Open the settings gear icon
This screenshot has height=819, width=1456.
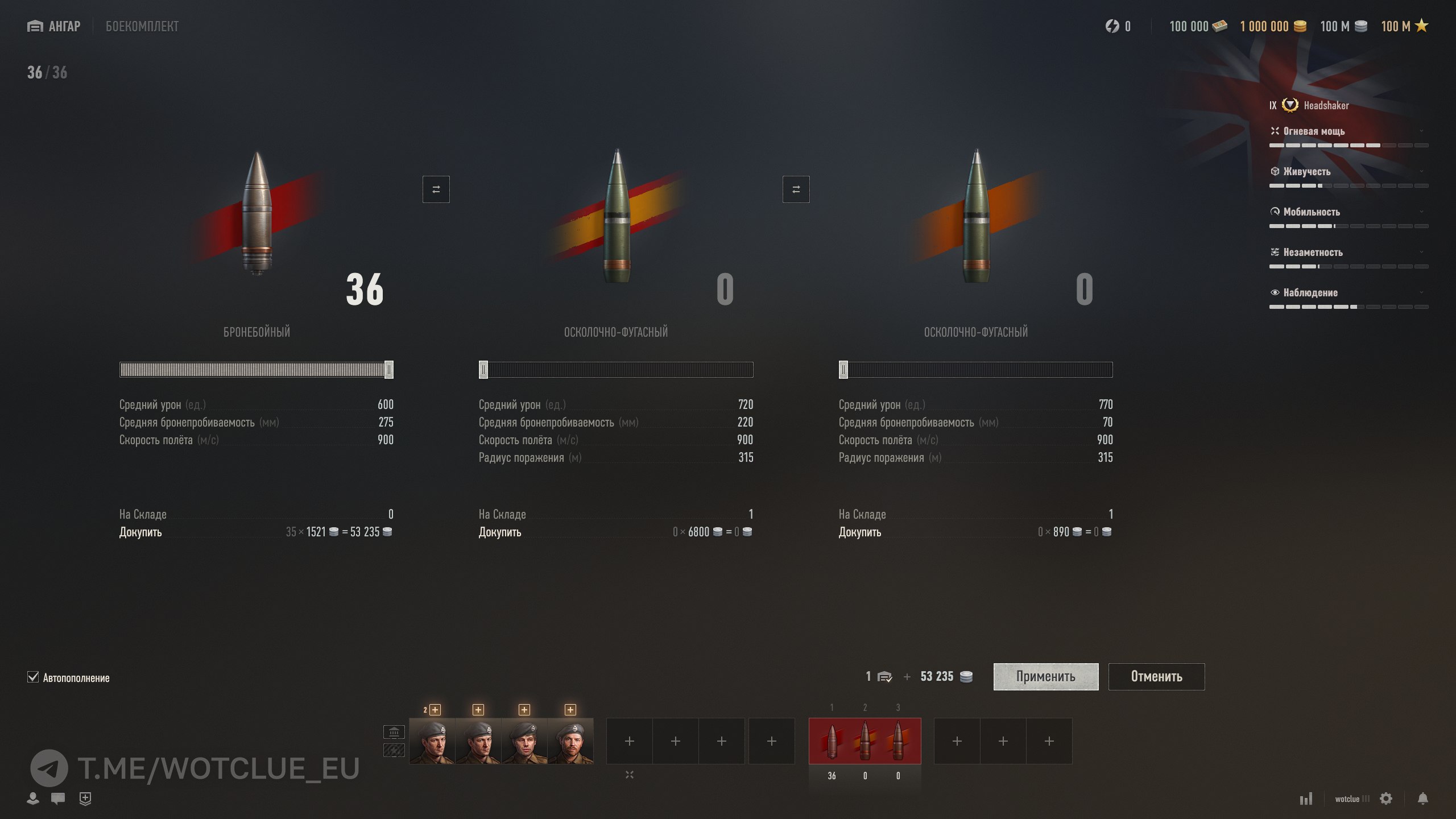point(1386,799)
